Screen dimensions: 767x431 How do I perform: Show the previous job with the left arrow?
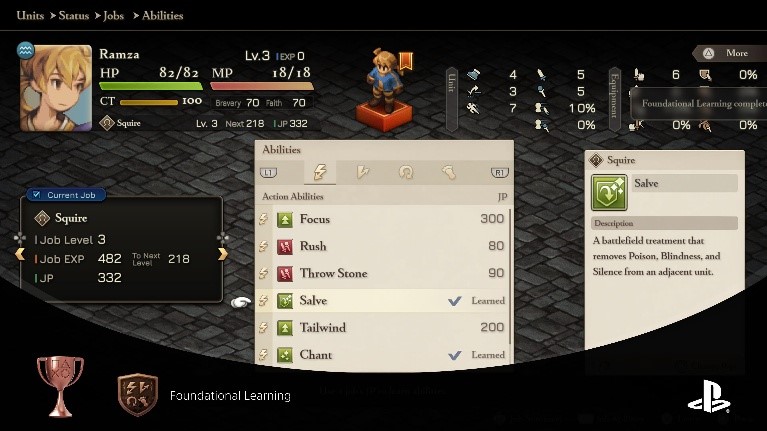19,254
